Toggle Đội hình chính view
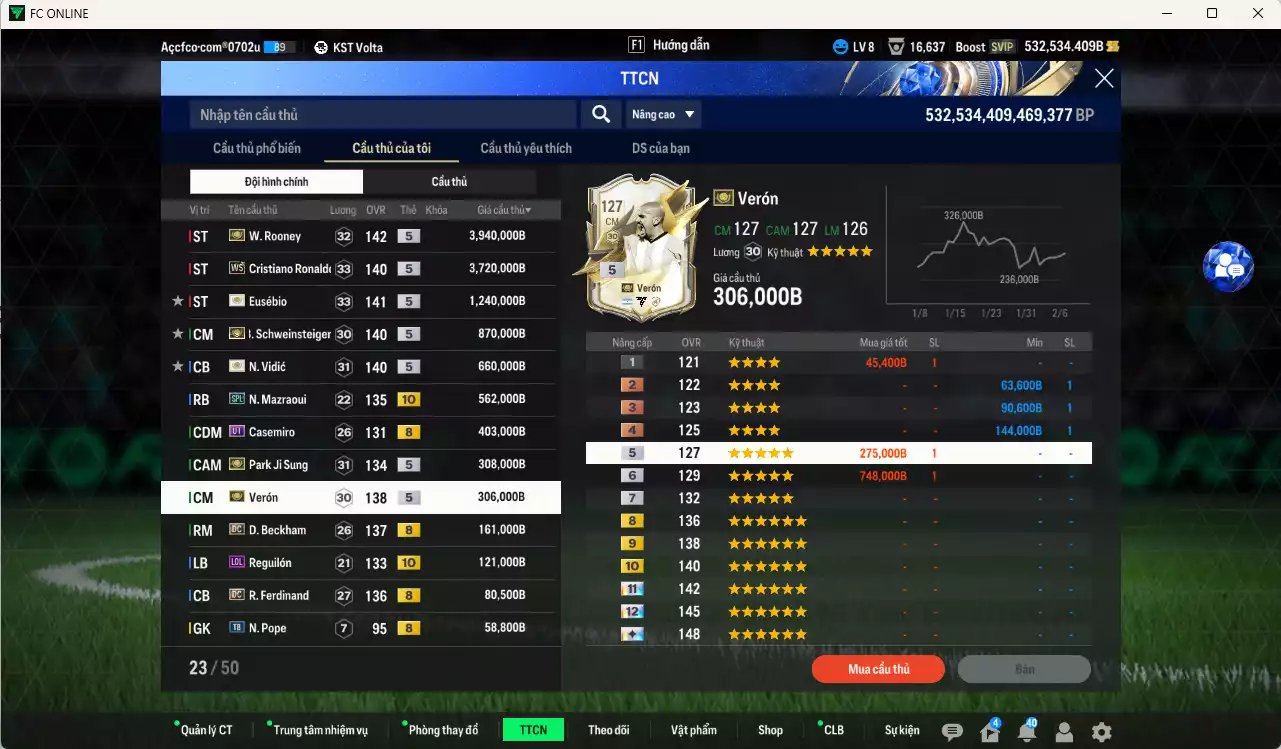 click(x=276, y=181)
